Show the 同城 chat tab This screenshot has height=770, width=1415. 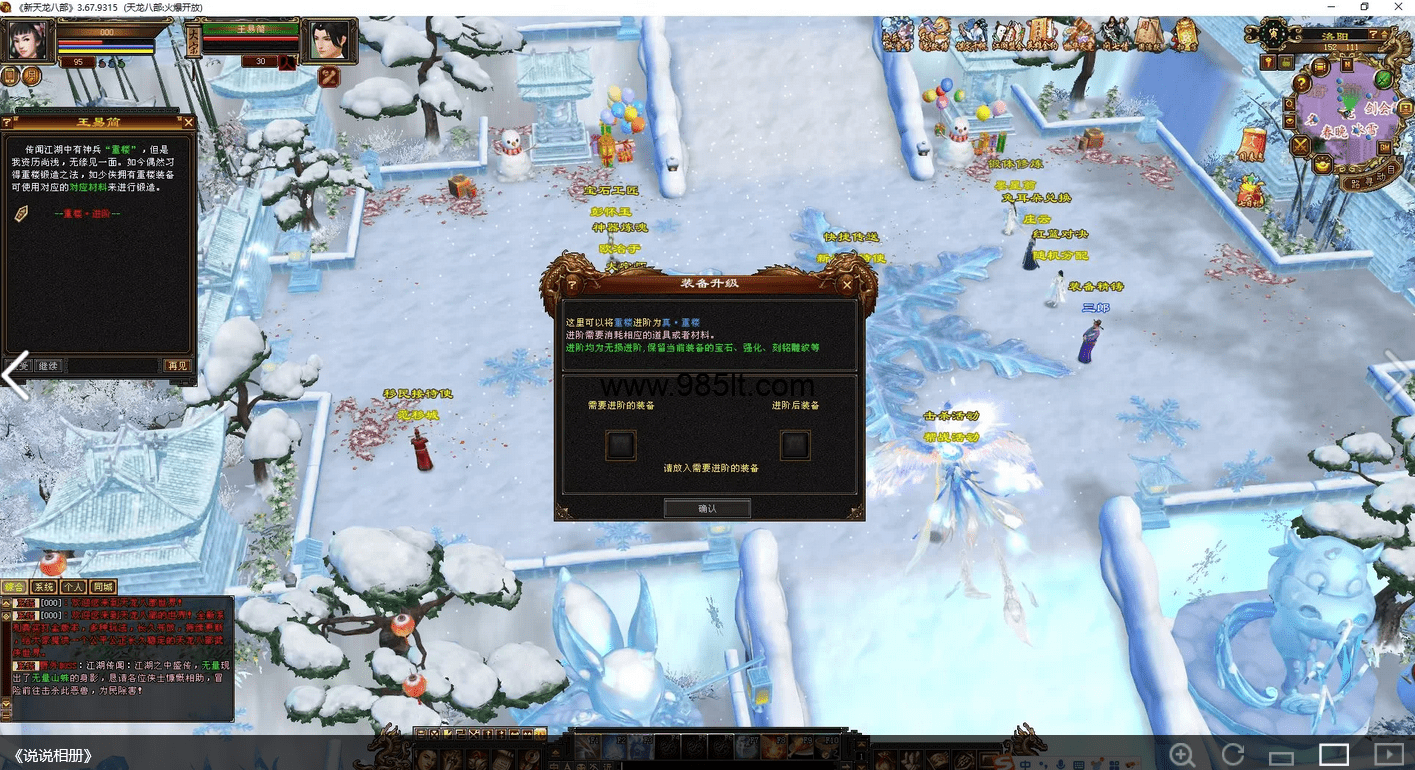102,587
